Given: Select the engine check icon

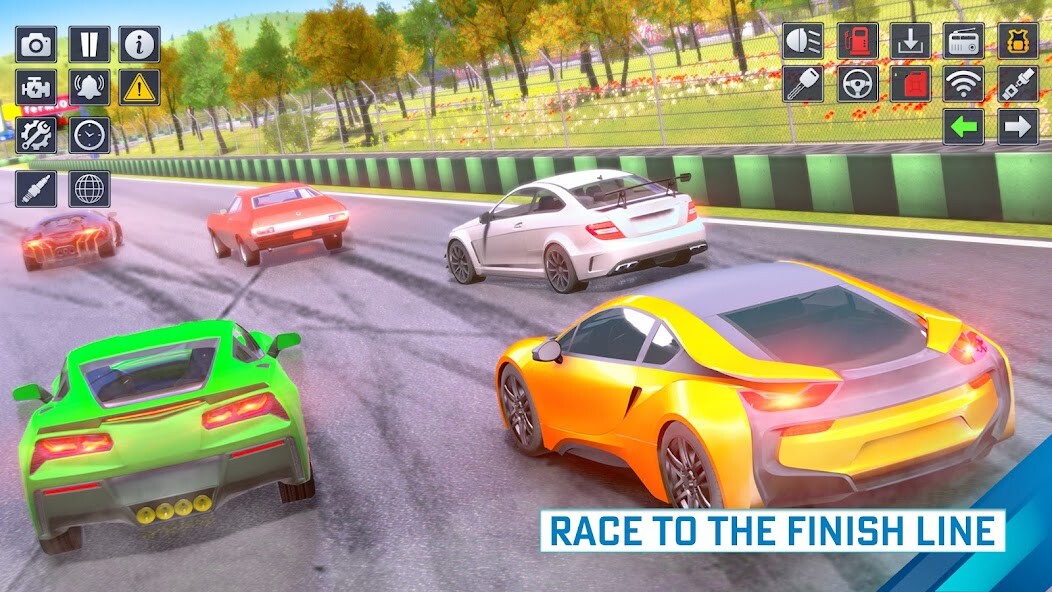Looking at the screenshot, I should pos(36,87).
